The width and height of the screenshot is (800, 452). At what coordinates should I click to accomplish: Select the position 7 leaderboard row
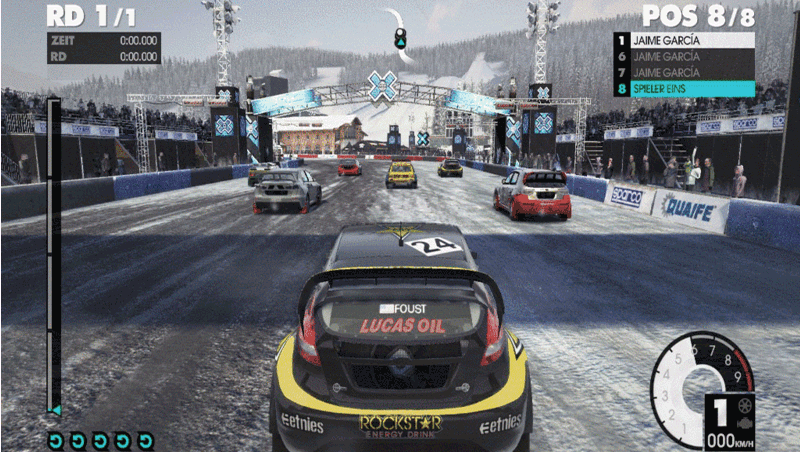pos(684,73)
